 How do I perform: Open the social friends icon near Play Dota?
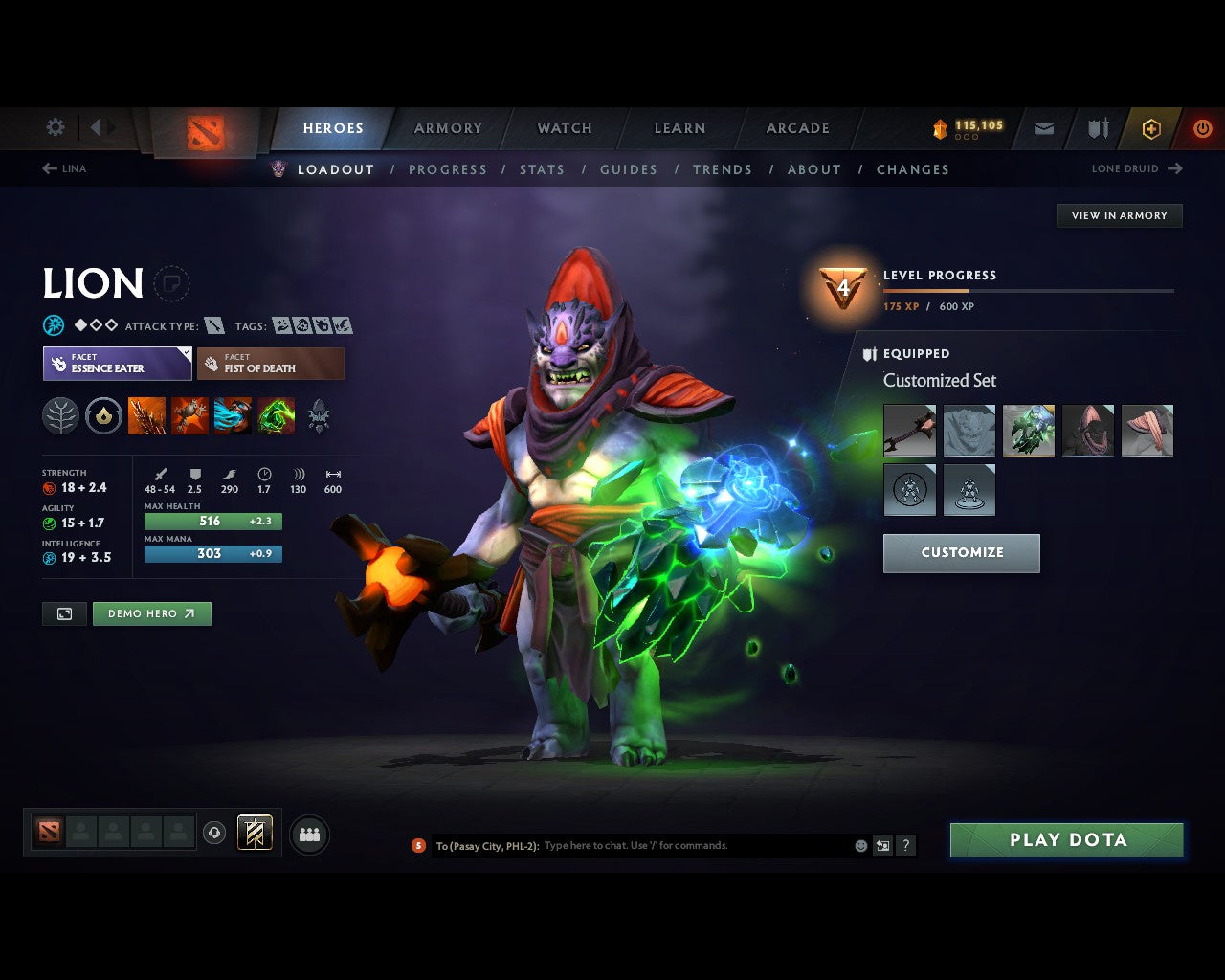click(x=309, y=835)
